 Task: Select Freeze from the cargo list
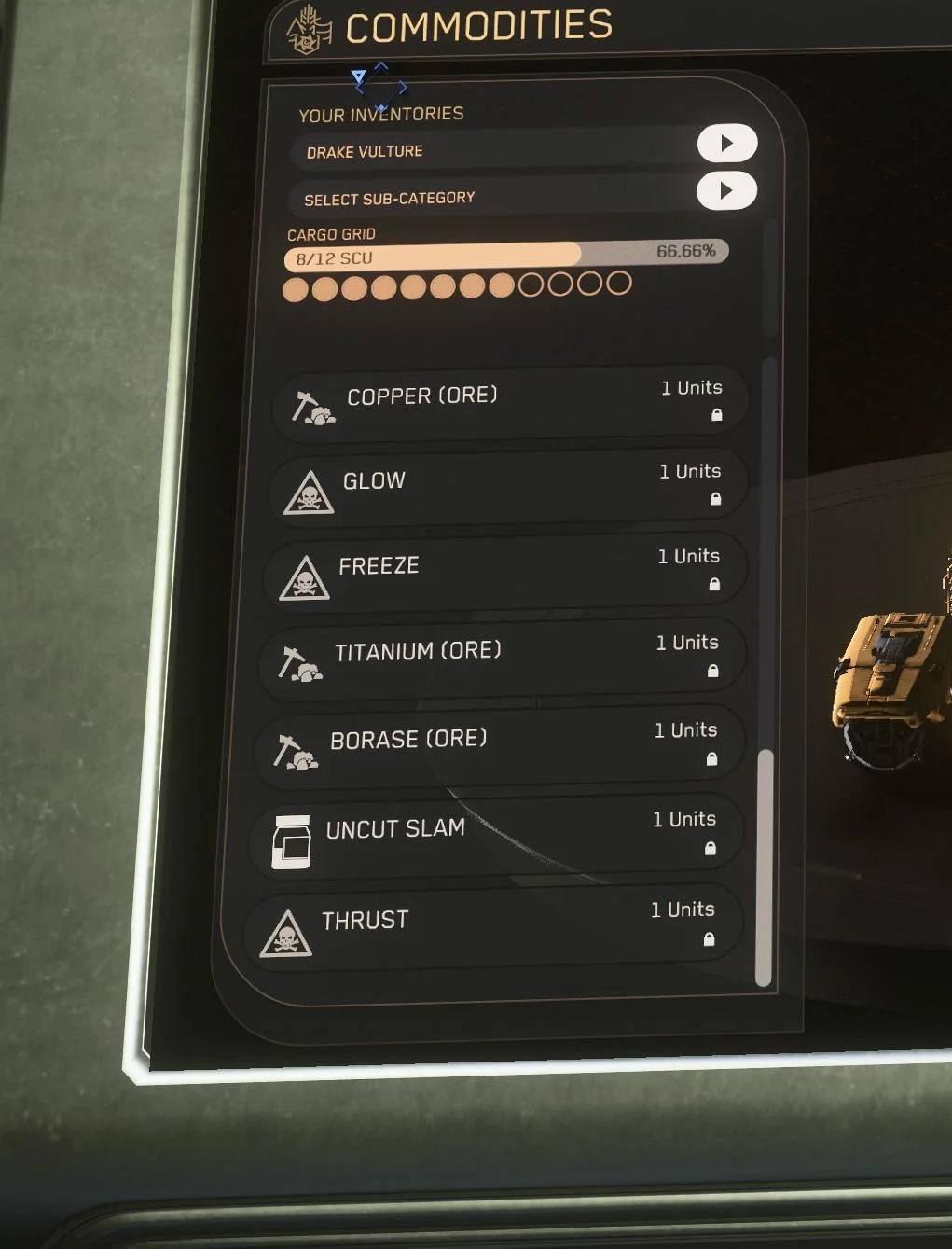(x=505, y=571)
